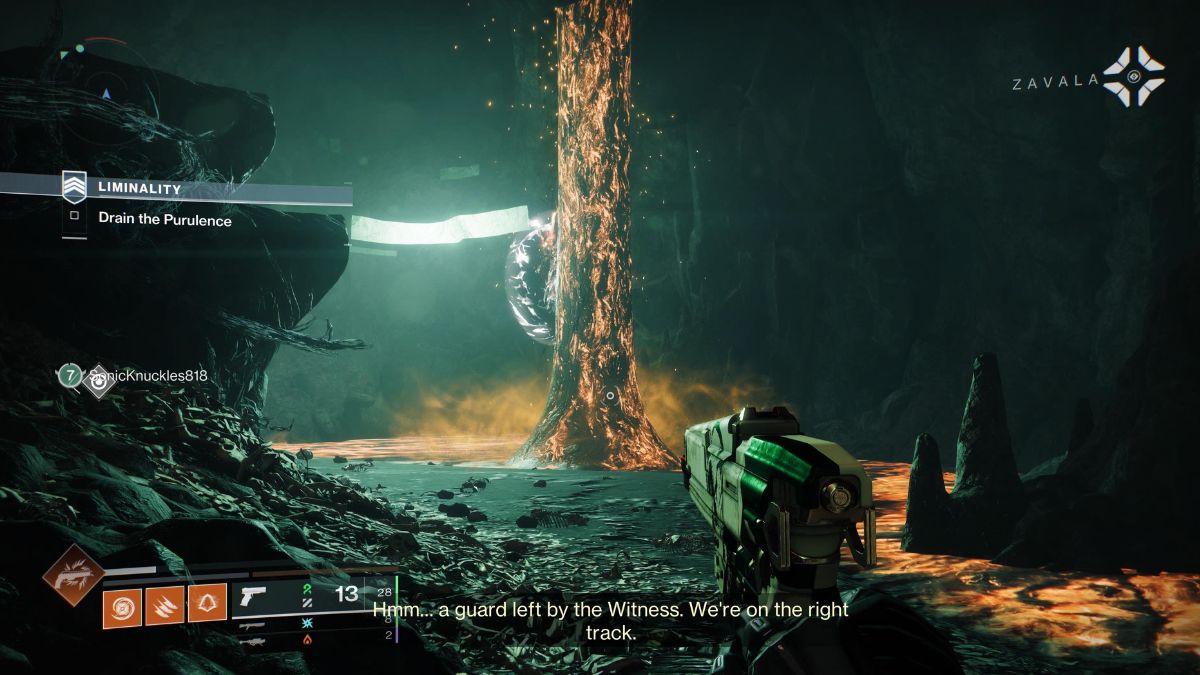Open the radar in the corner
Viewport: 1200px width, 675px height.
[x=105, y=92]
